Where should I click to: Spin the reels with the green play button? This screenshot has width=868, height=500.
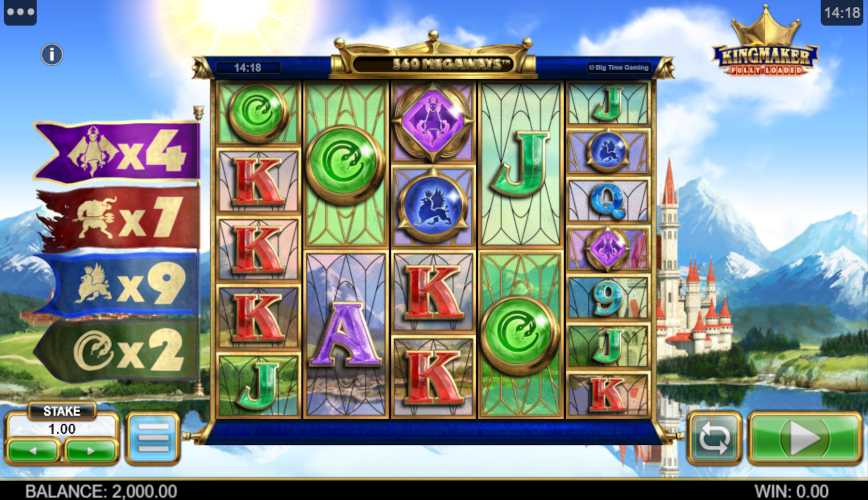pyautogui.click(x=804, y=438)
